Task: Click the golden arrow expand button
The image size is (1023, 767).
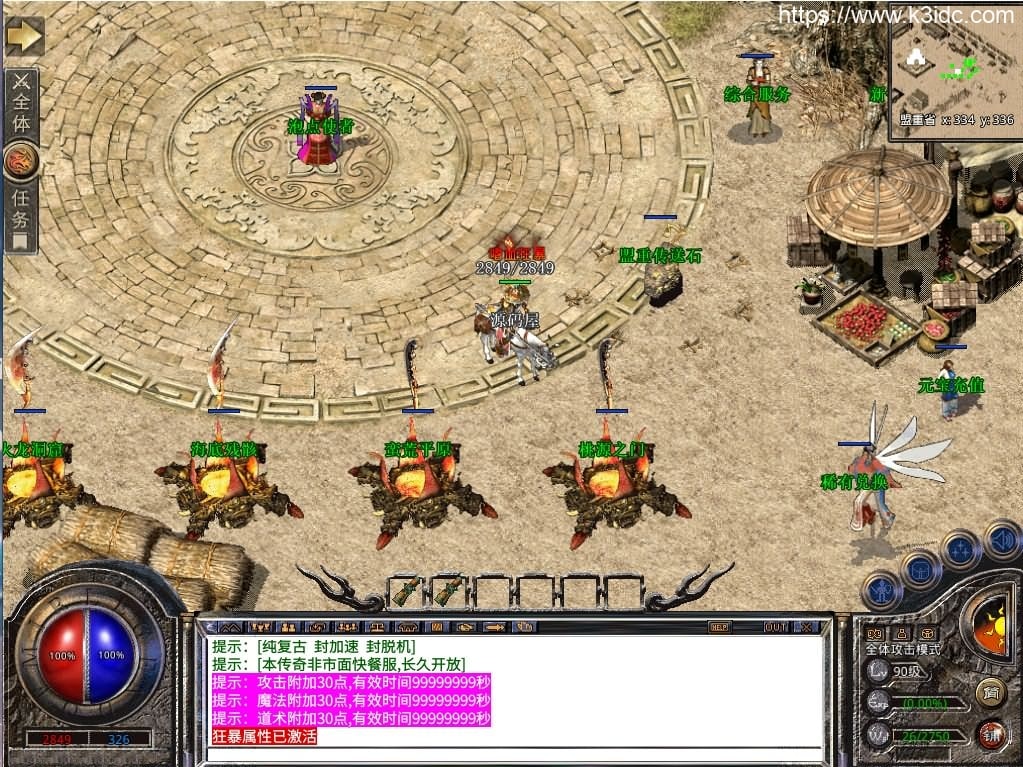Action: (24, 37)
